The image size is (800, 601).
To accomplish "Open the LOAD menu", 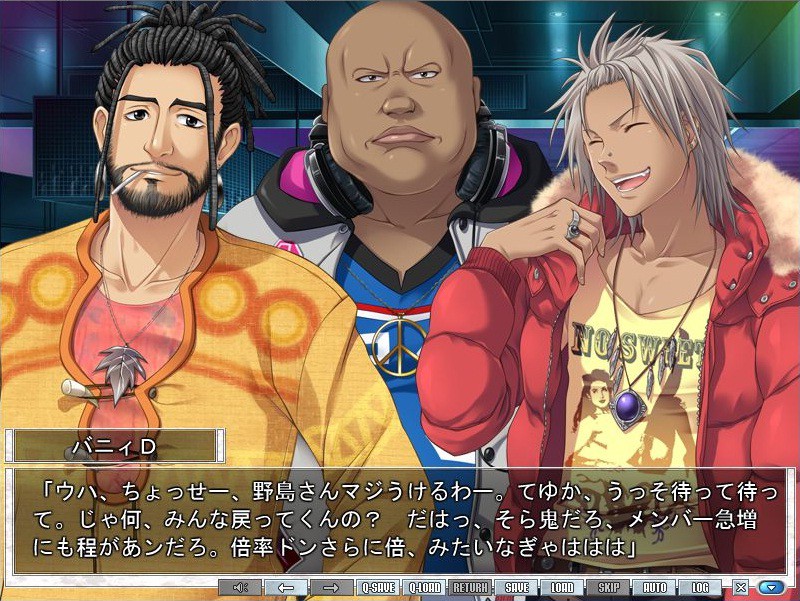I will pos(562,588).
